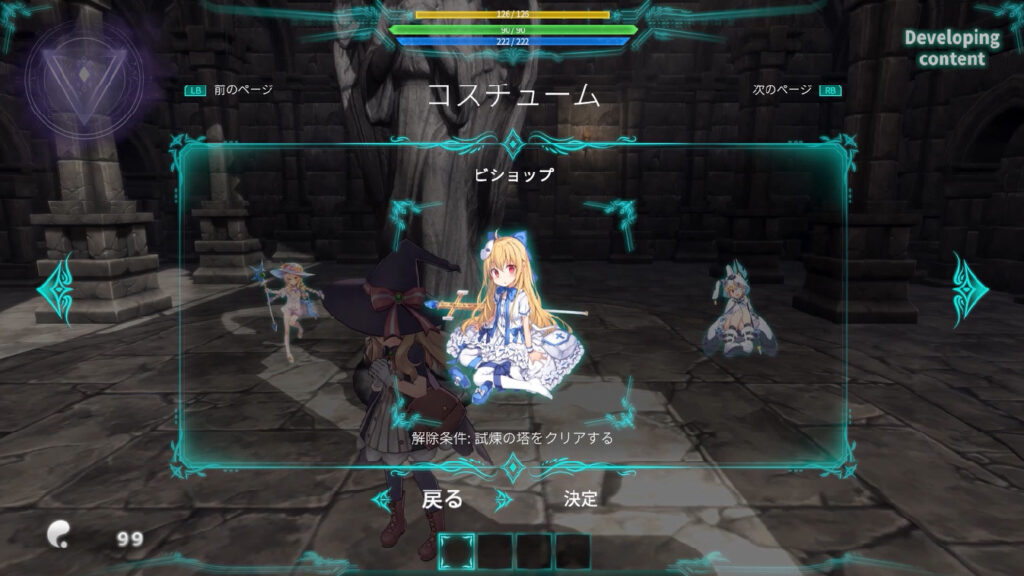Choose the Bishop costume in the center
This screenshot has width=1024, height=576.
click(510, 320)
